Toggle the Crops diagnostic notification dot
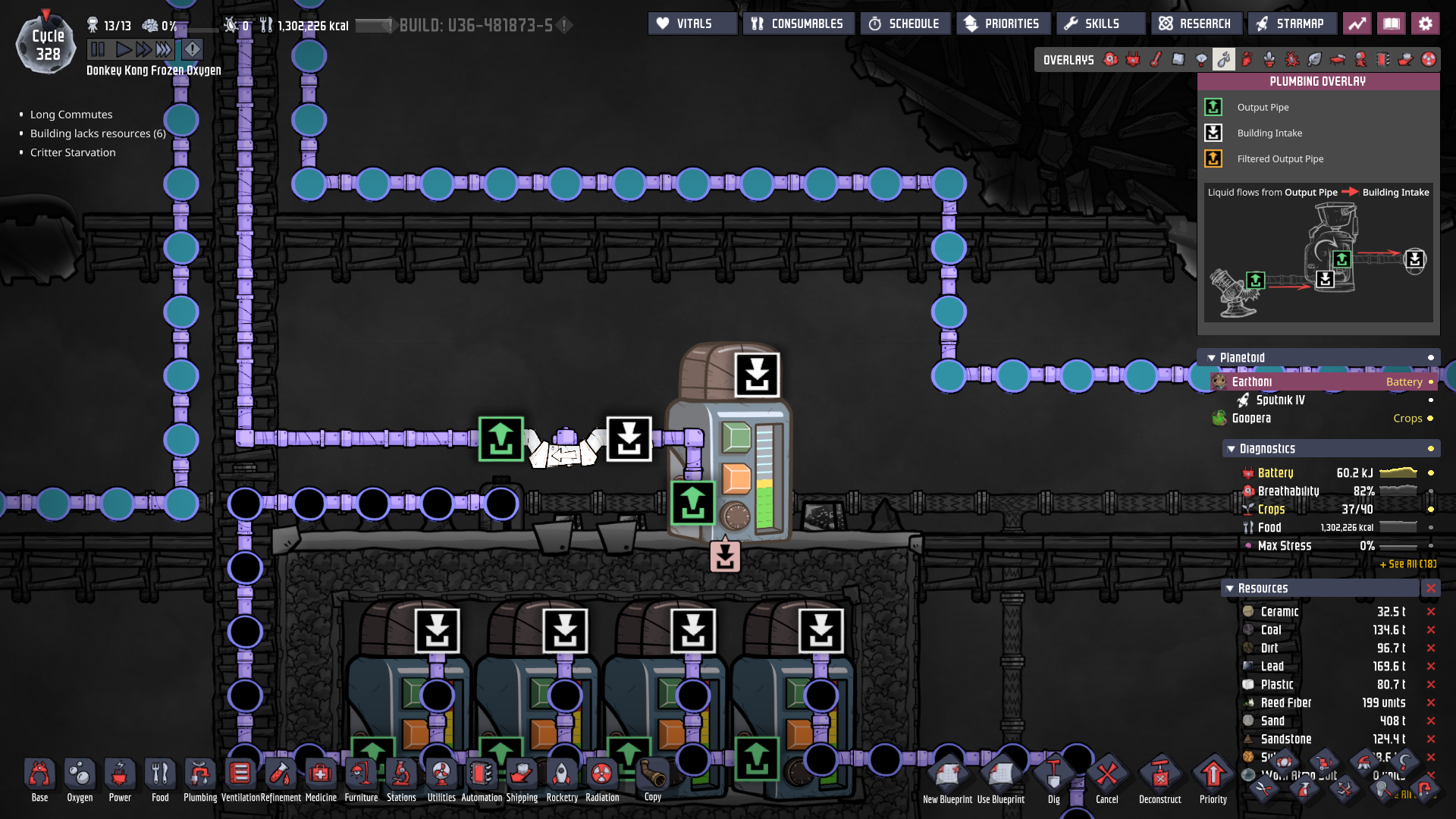 pos(1431,510)
